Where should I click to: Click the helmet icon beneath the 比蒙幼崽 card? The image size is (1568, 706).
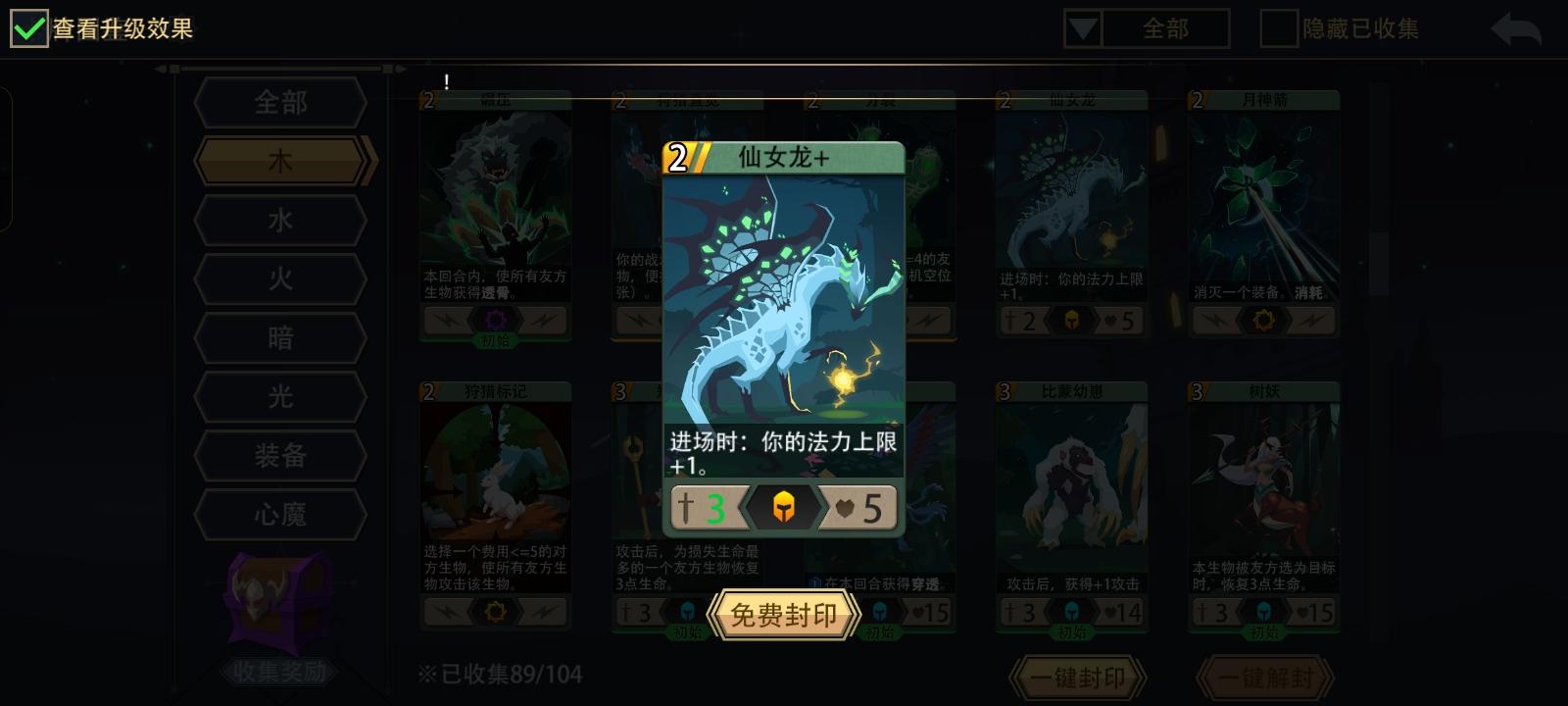coord(1072,612)
